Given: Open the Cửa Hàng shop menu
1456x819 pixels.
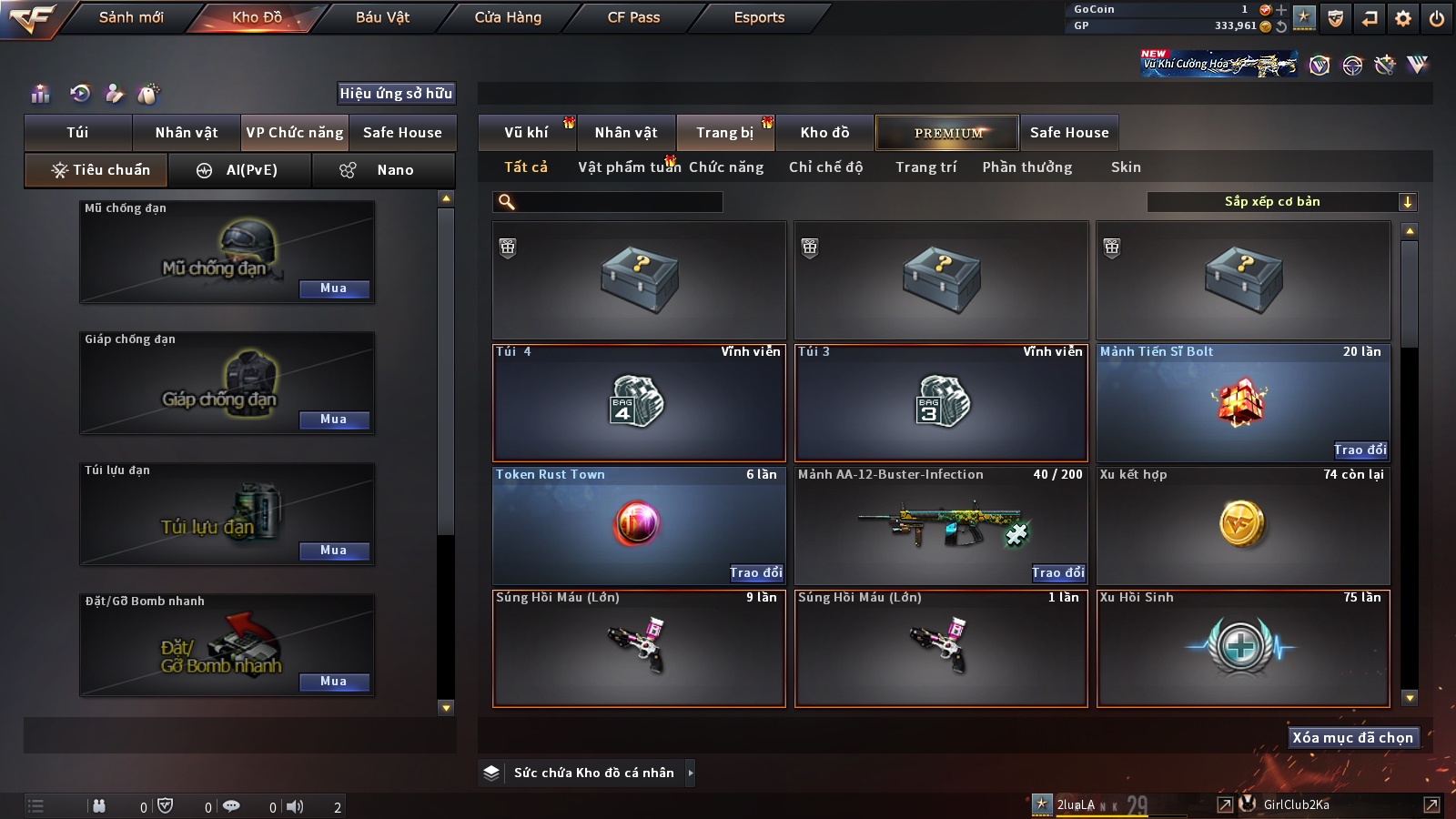Looking at the screenshot, I should pyautogui.click(x=508, y=17).
